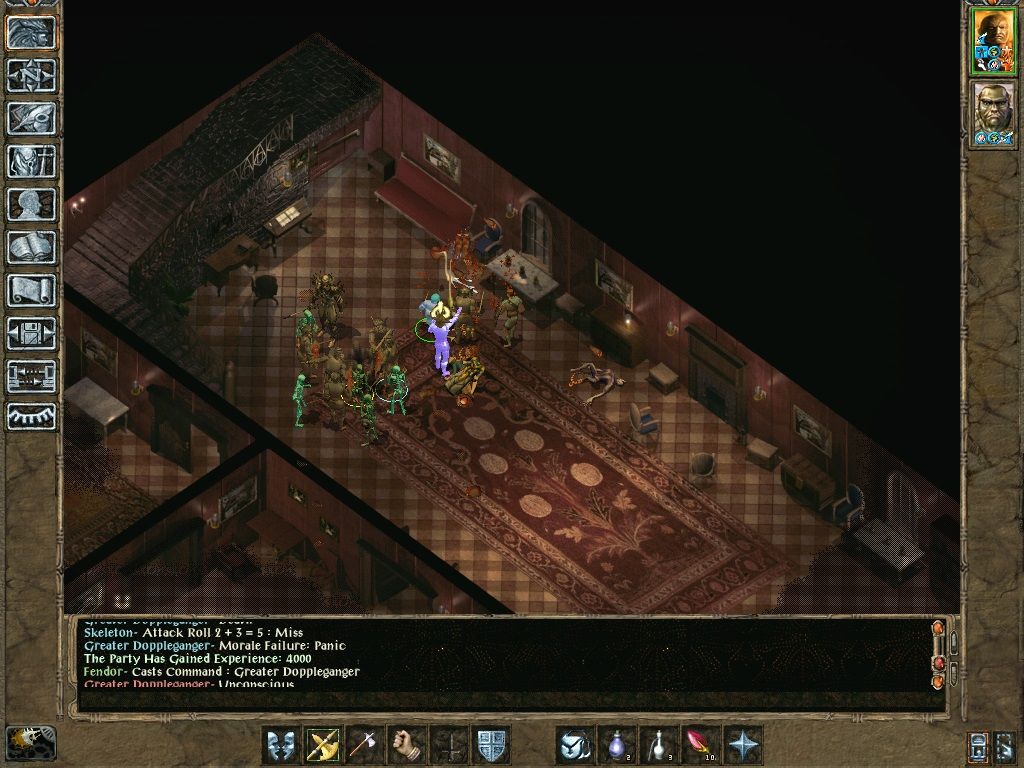Open the priest scroll button
Screen dimensions: 1024x768
coord(32,290)
